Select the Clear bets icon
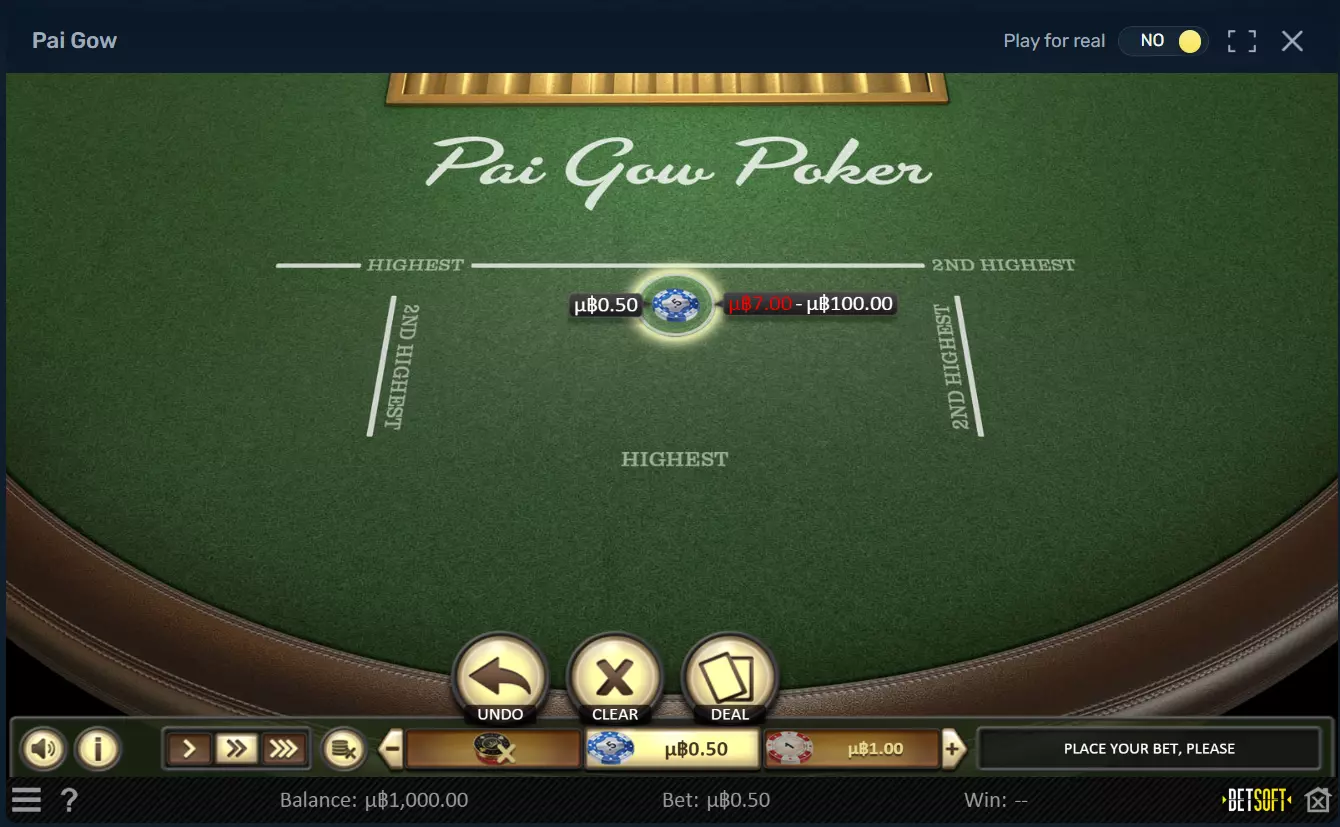The width and height of the screenshot is (1340, 827). (614, 672)
